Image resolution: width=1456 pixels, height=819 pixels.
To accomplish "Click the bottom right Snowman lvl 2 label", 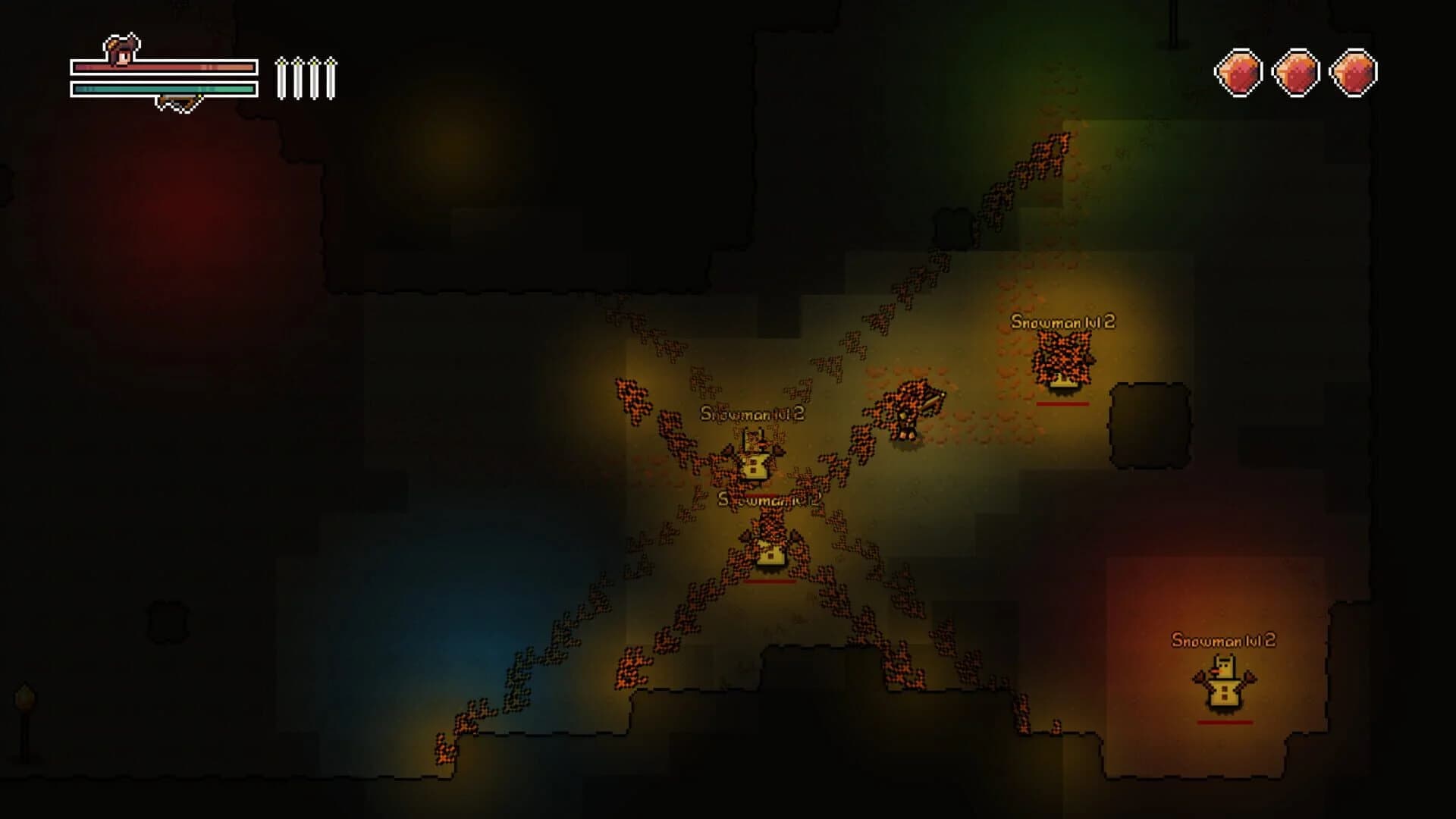I will [x=1223, y=640].
